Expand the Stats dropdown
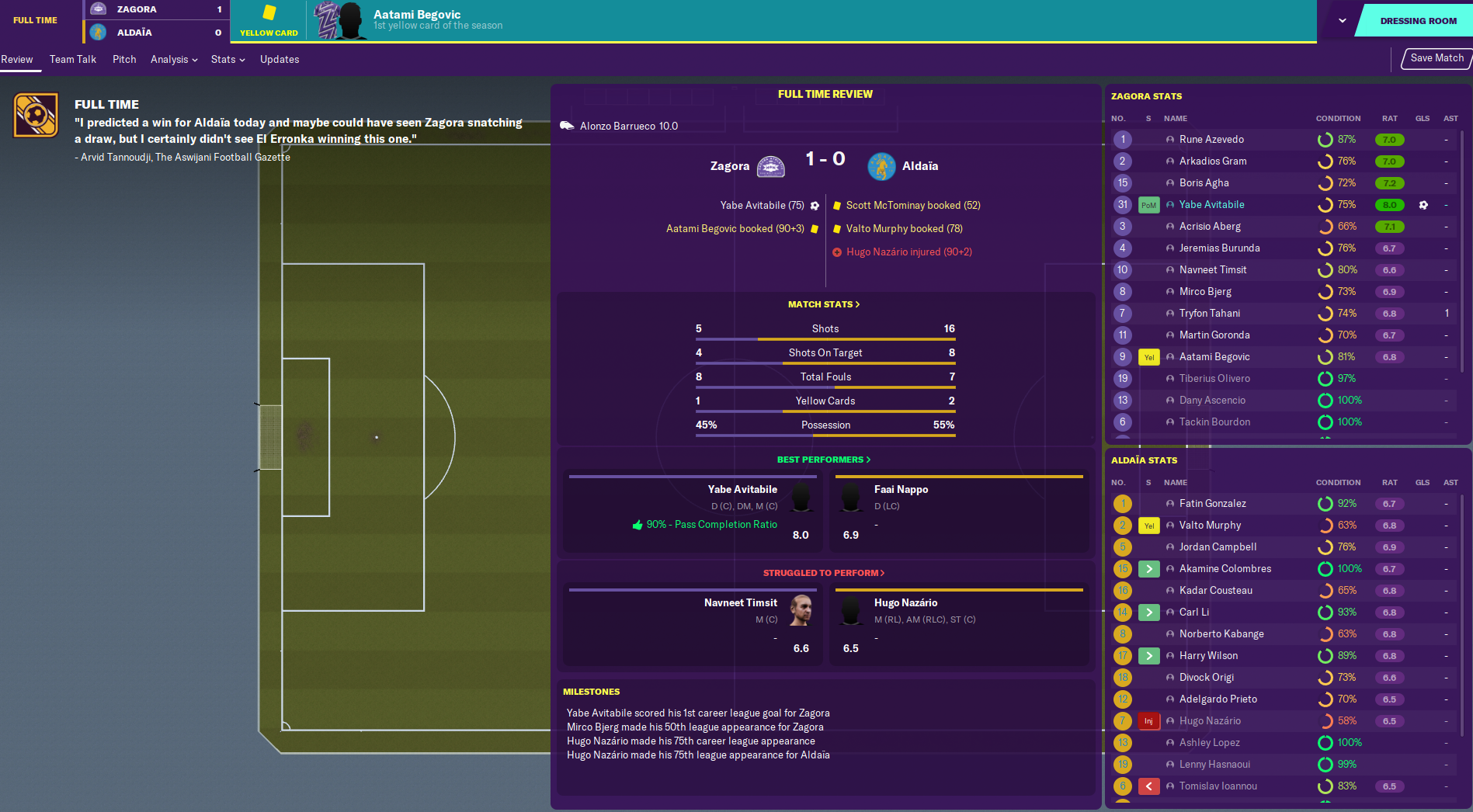The width and height of the screenshot is (1473, 812). pyautogui.click(x=228, y=60)
